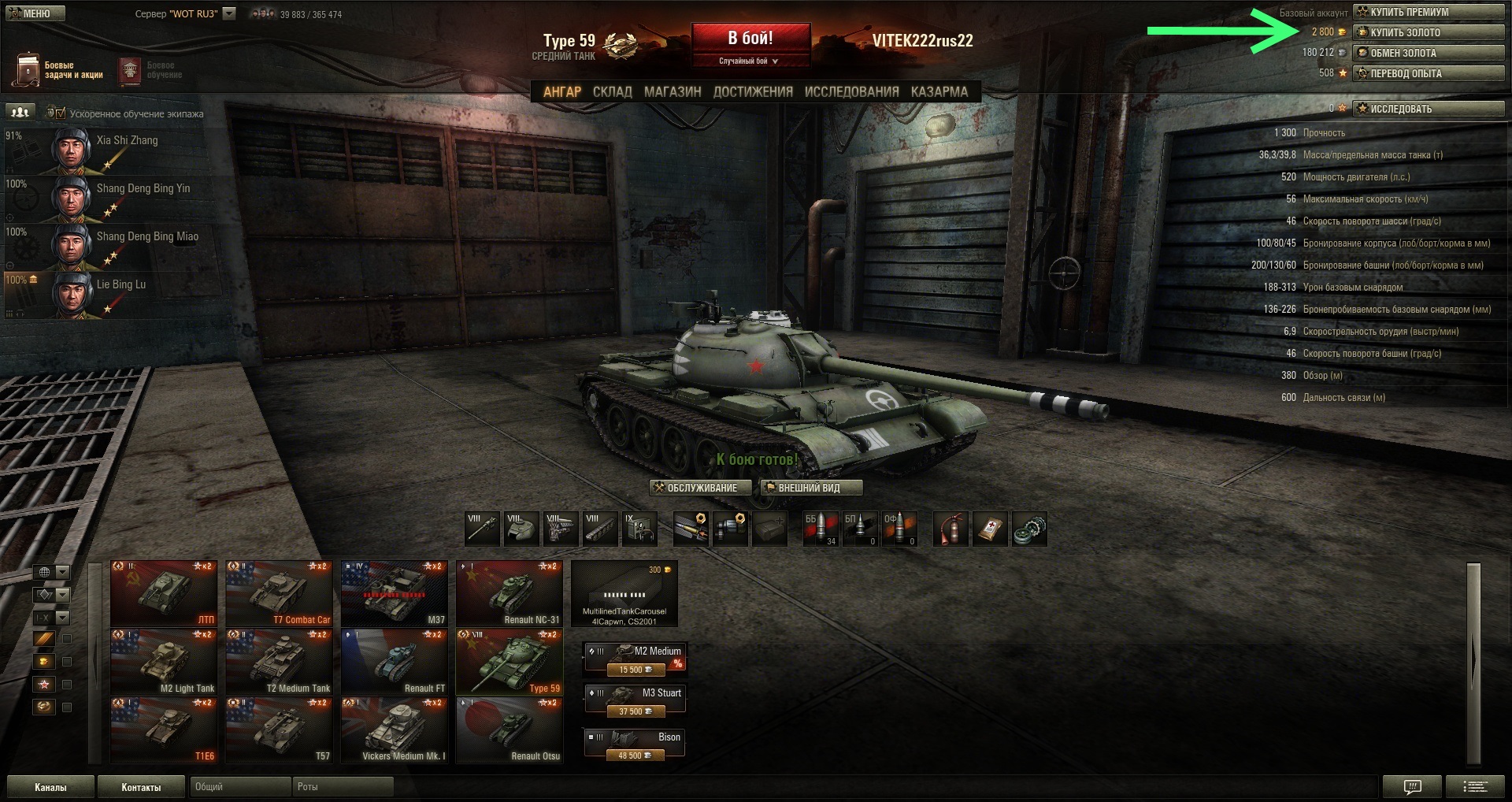Open the ОБМЕН ЗОЛОТА exchange
The width and height of the screenshot is (1512, 802).
pos(1428,53)
